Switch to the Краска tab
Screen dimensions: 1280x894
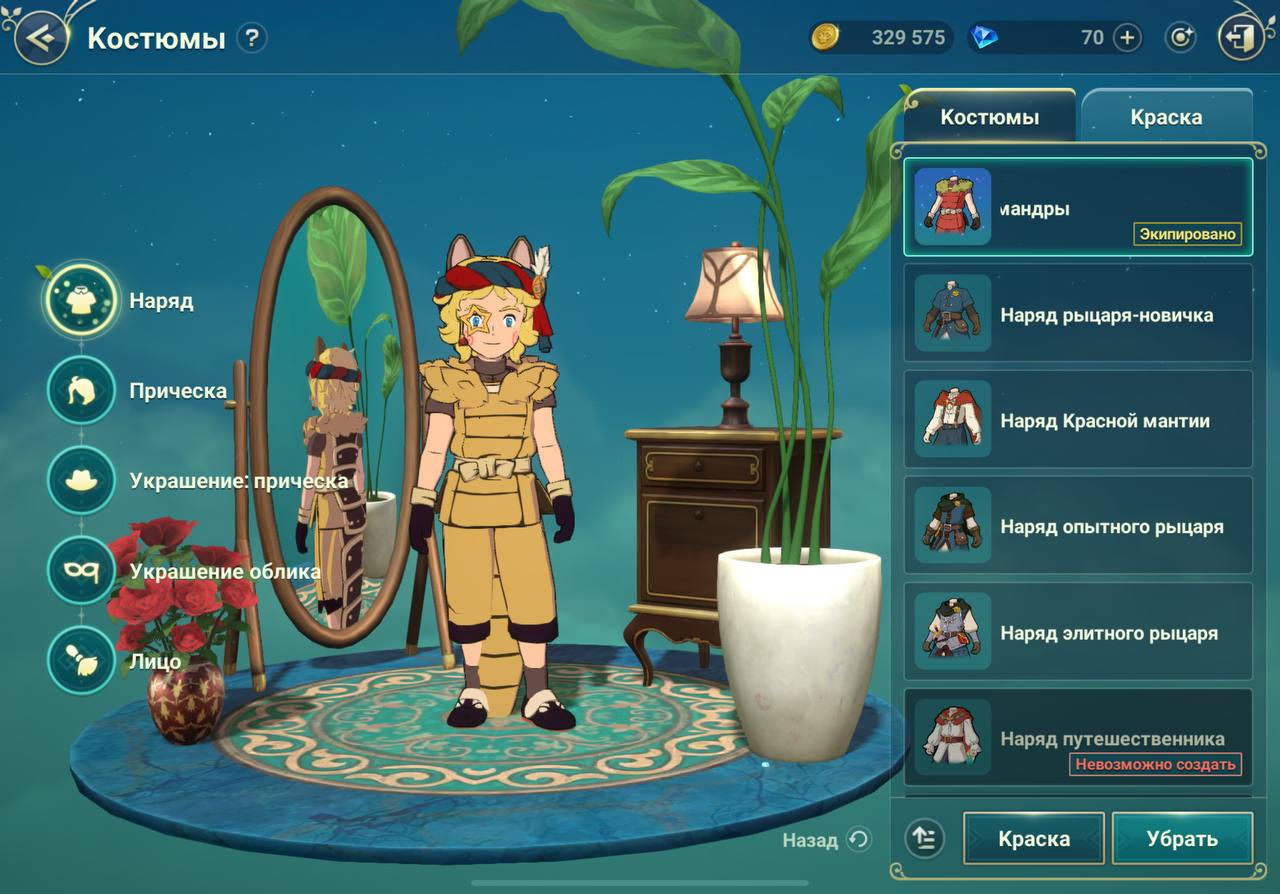[x=1166, y=117]
